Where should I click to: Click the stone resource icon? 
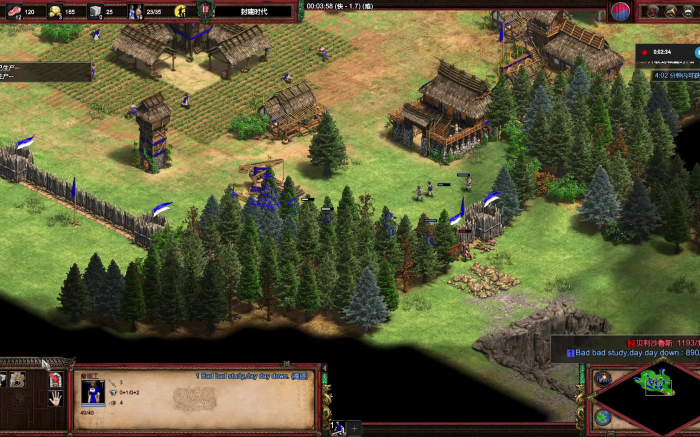click(95, 11)
